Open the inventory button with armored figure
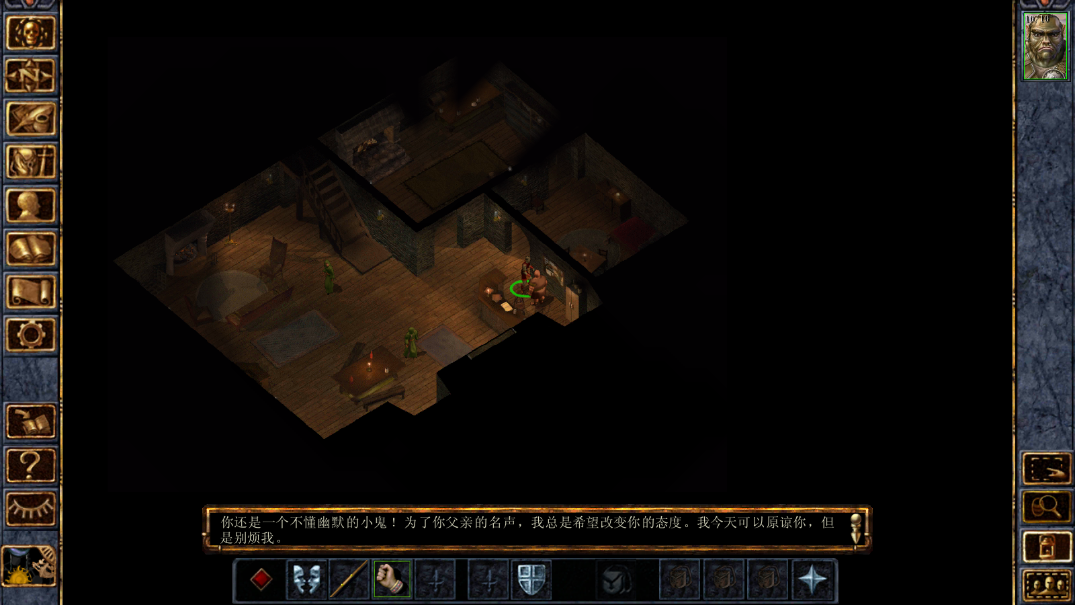1075x605 pixels. pyautogui.click(x=30, y=162)
